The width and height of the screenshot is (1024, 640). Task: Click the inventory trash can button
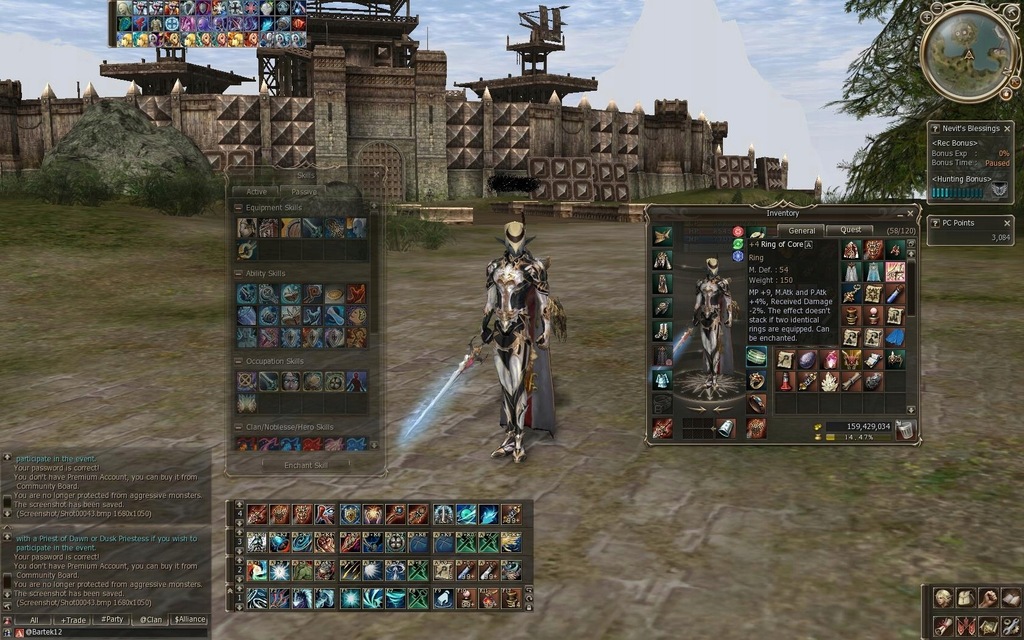[x=905, y=429]
